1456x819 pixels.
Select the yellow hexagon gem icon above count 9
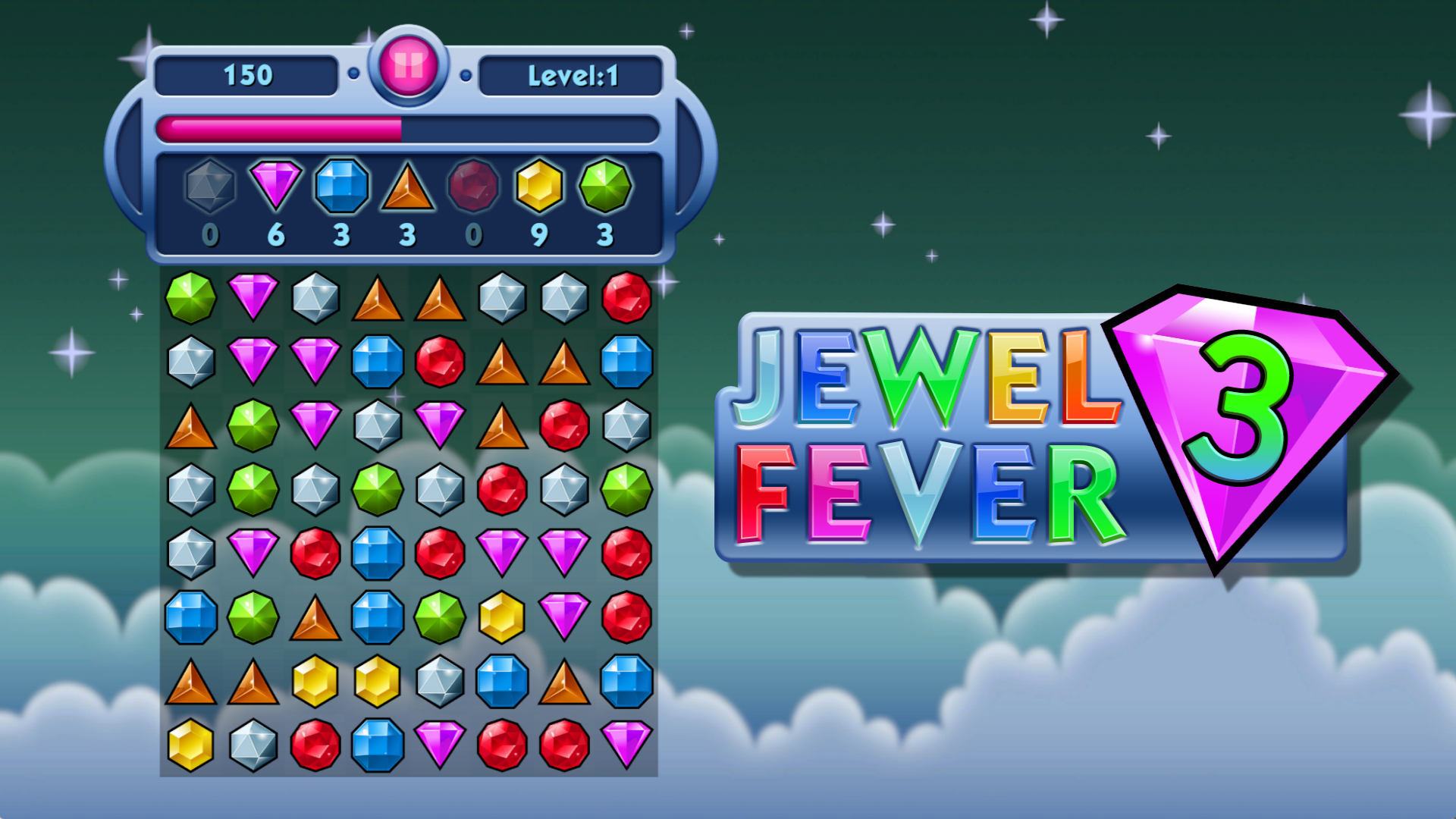pos(539,187)
